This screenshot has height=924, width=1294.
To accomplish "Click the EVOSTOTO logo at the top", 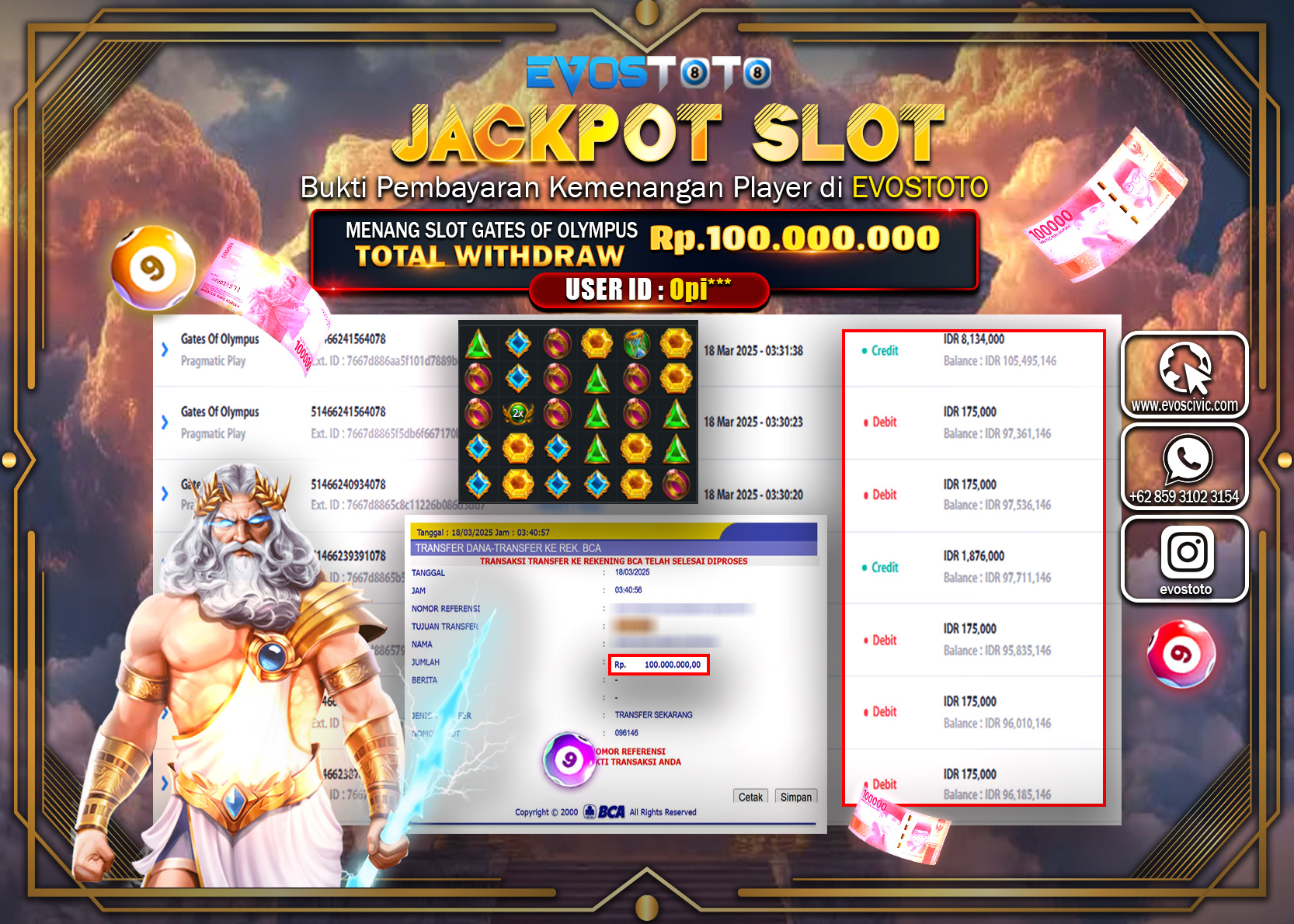I will click(x=647, y=75).
